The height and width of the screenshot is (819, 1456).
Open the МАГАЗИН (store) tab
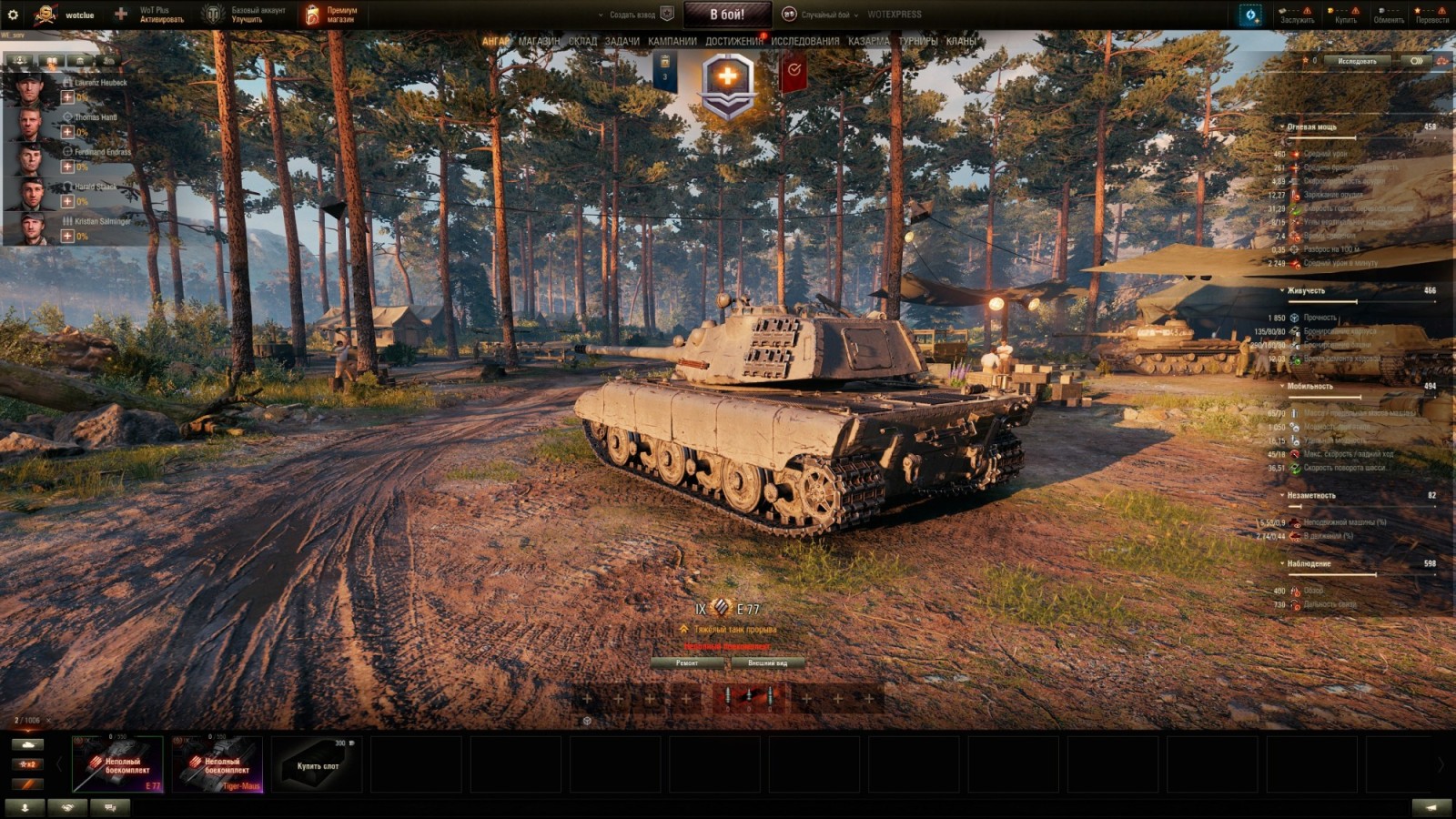(540, 41)
